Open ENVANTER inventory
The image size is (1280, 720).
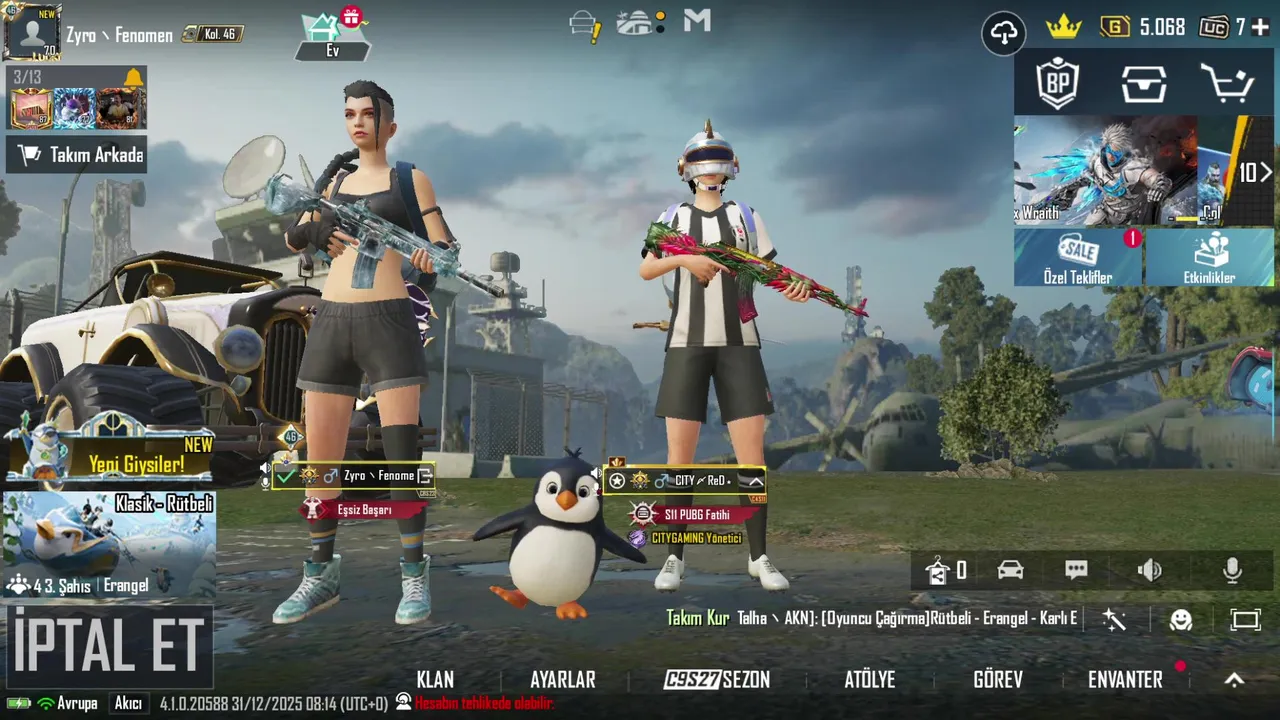pyautogui.click(x=1125, y=680)
